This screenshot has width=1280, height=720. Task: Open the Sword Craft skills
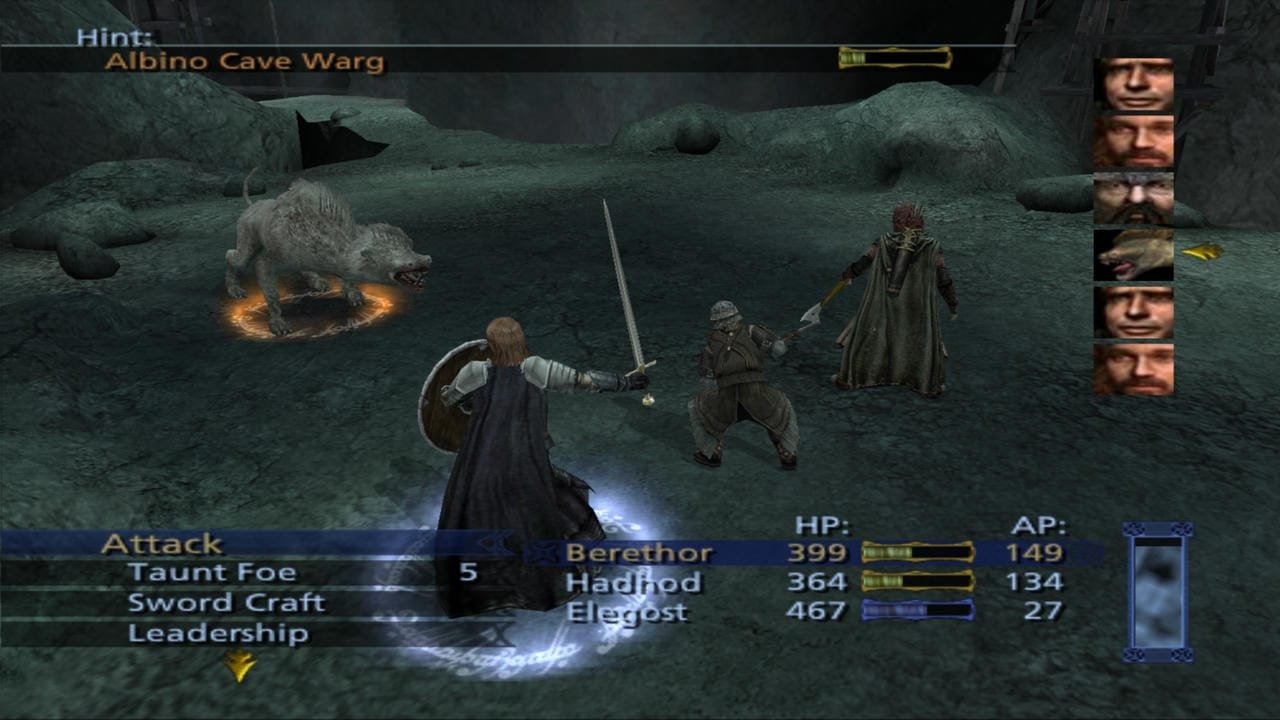tap(226, 603)
